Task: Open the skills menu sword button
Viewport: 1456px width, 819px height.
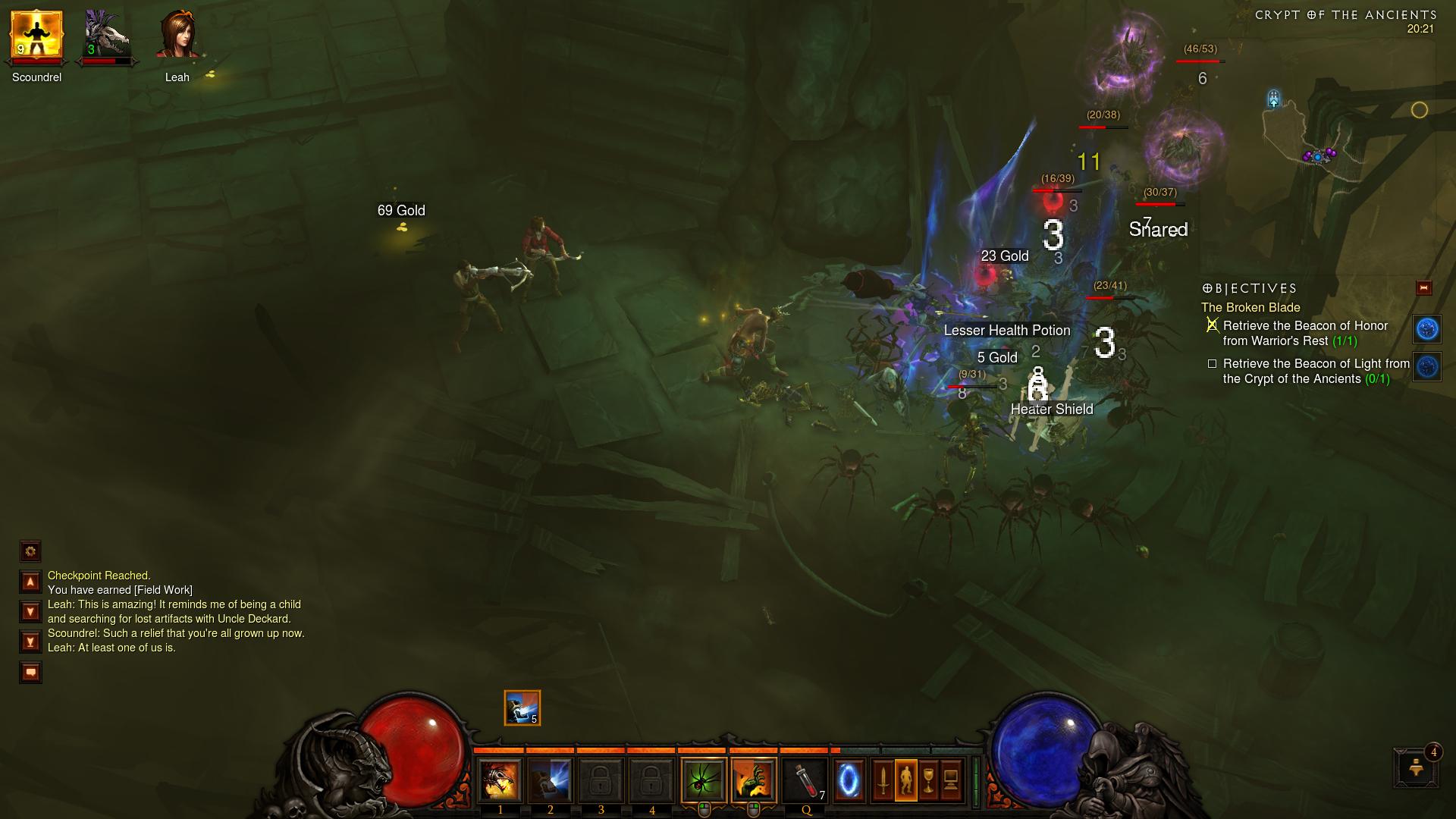Action: 883,781
